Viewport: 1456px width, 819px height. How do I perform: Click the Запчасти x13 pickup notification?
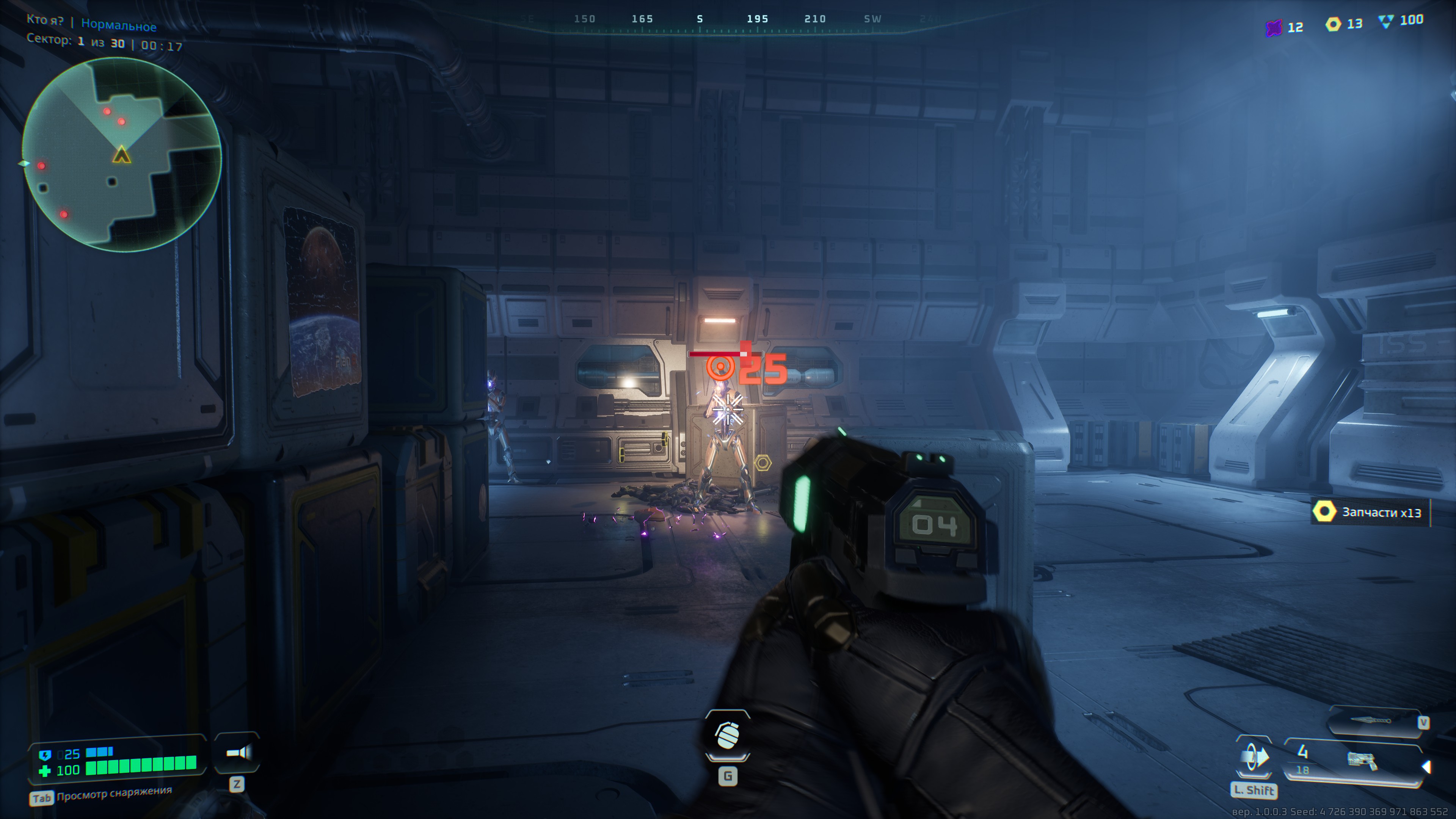pyautogui.click(x=1370, y=512)
